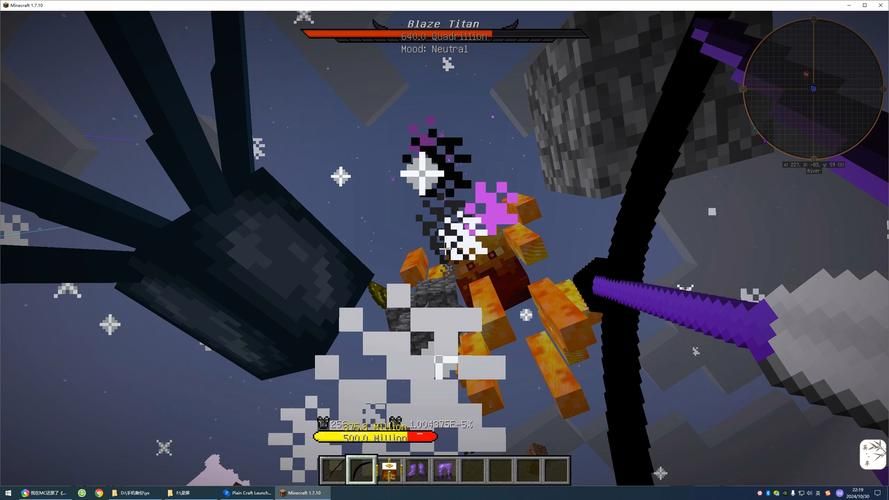Open Plain Craft Launcher from the taskbar

pos(249,493)
